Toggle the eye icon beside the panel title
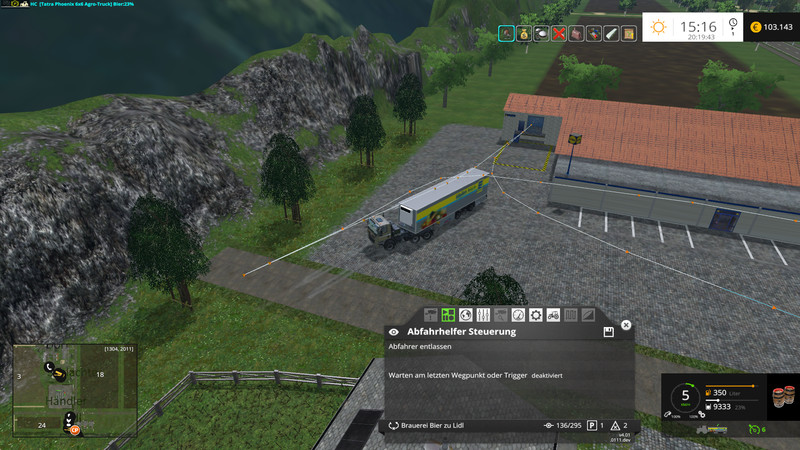The width and height of the screenshot is (800, 450). point(394,332)
